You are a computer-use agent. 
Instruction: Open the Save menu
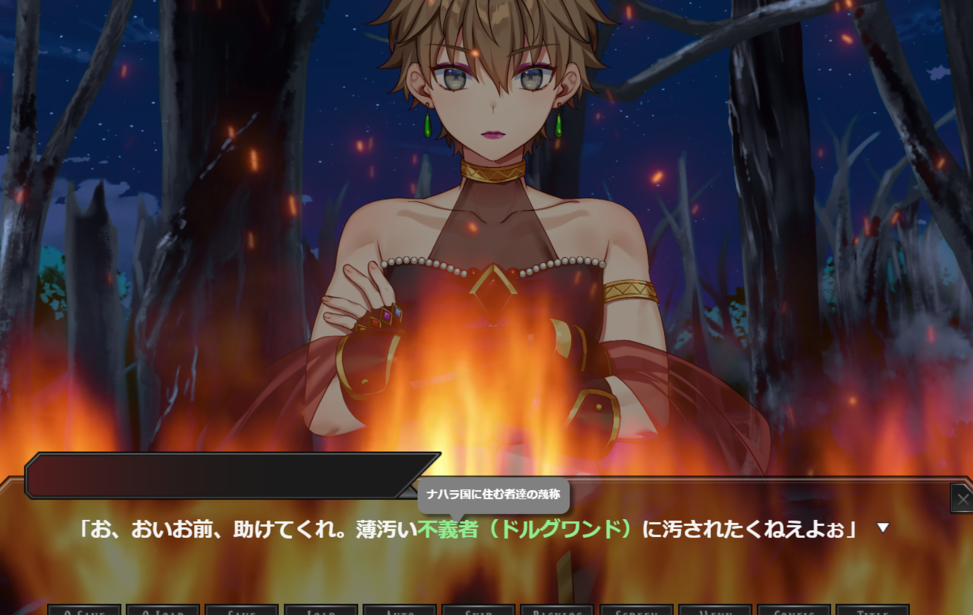241,609
